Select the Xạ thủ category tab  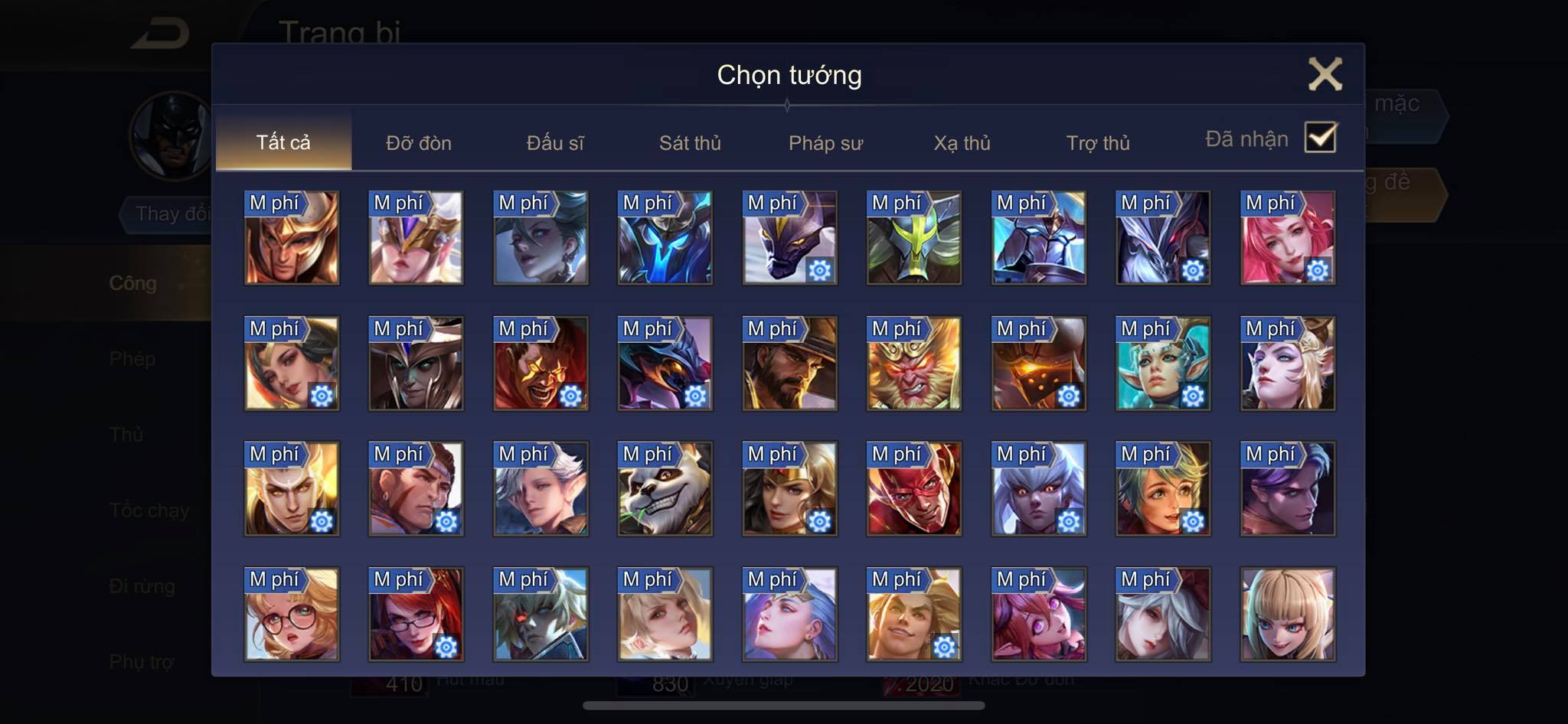pos(962,143)
